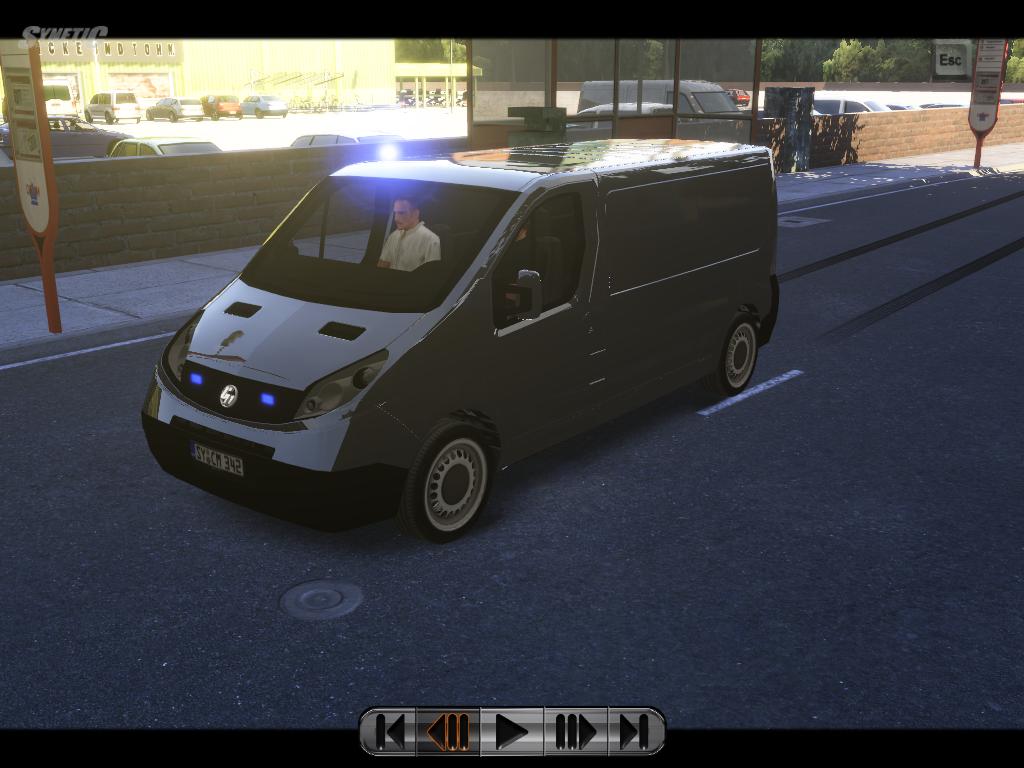The height and width of the screenshot is (768, 1024).
Task: Step the replay forward one frame
Action: point(574,732)
